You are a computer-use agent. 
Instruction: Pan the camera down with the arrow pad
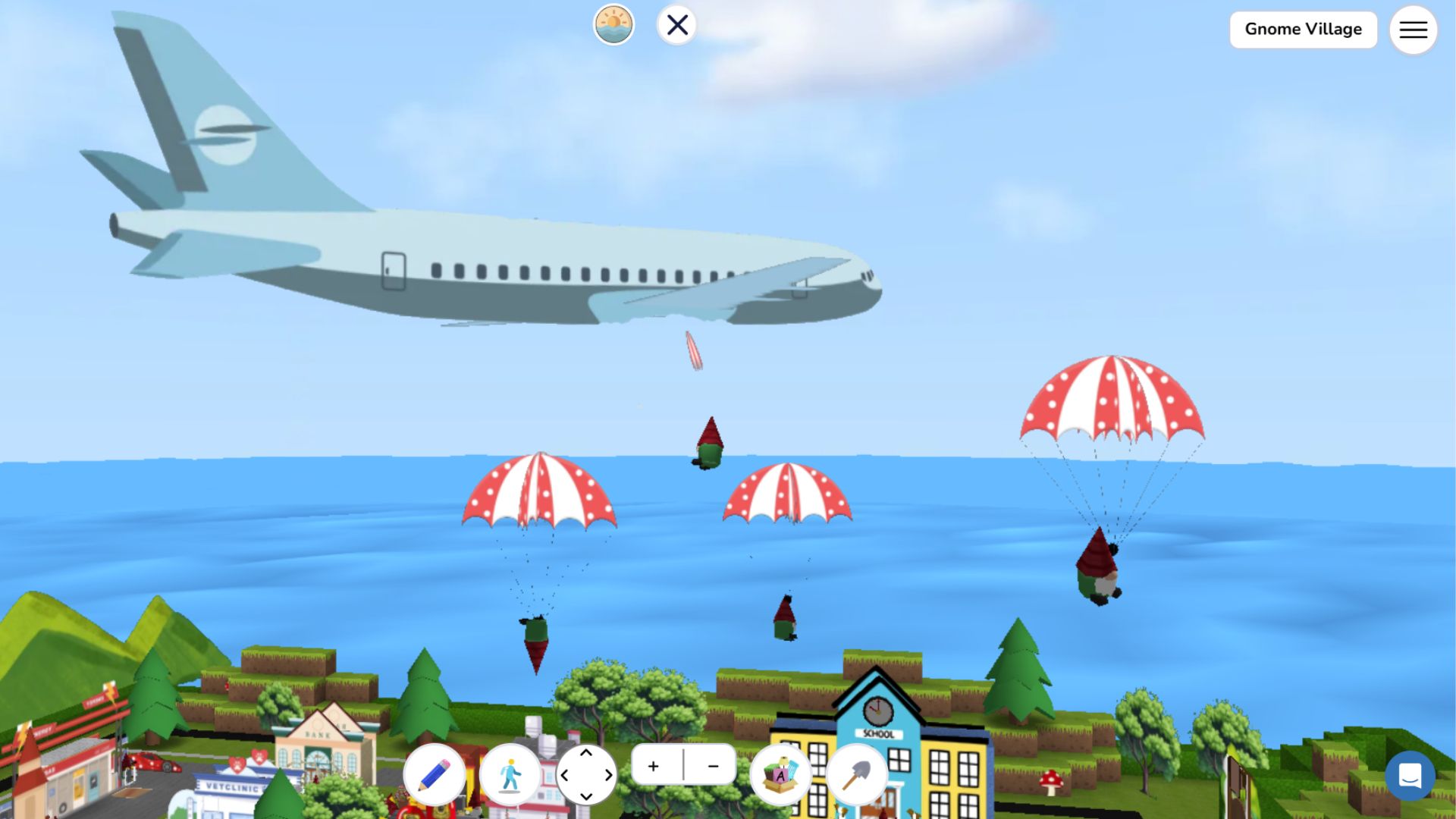point(586,795)
